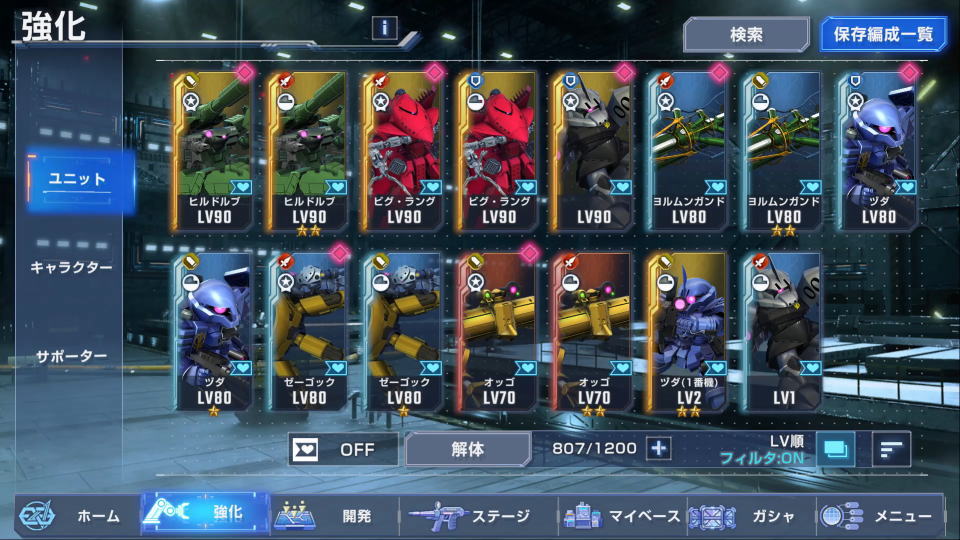Viewport: 960px width, 540px height.
Task: Expand unit capacity with plus button
Action: pyautogui.click(x=658, y=448)
